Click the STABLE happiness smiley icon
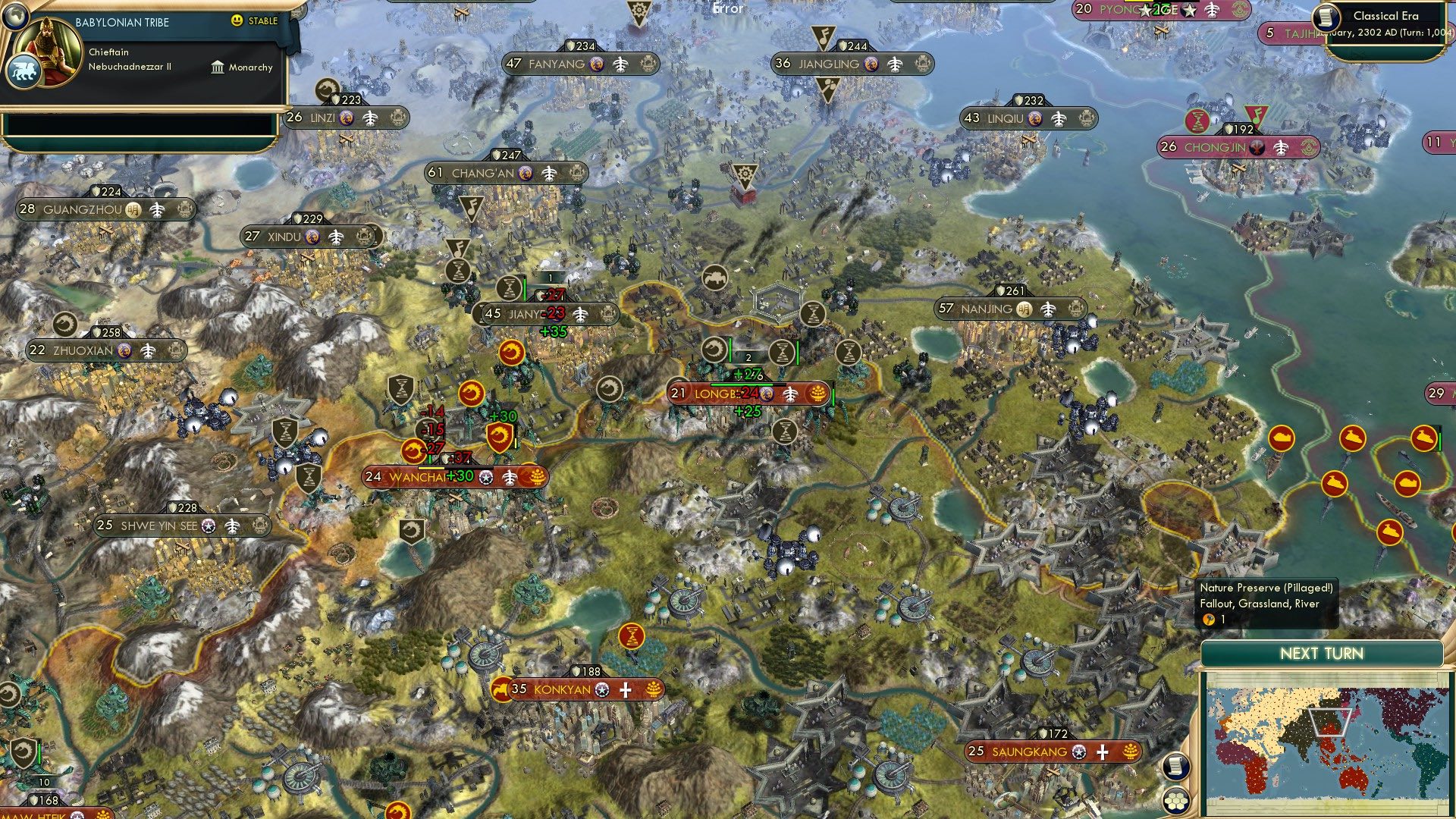1456x819 pixels. click(238, 22)
